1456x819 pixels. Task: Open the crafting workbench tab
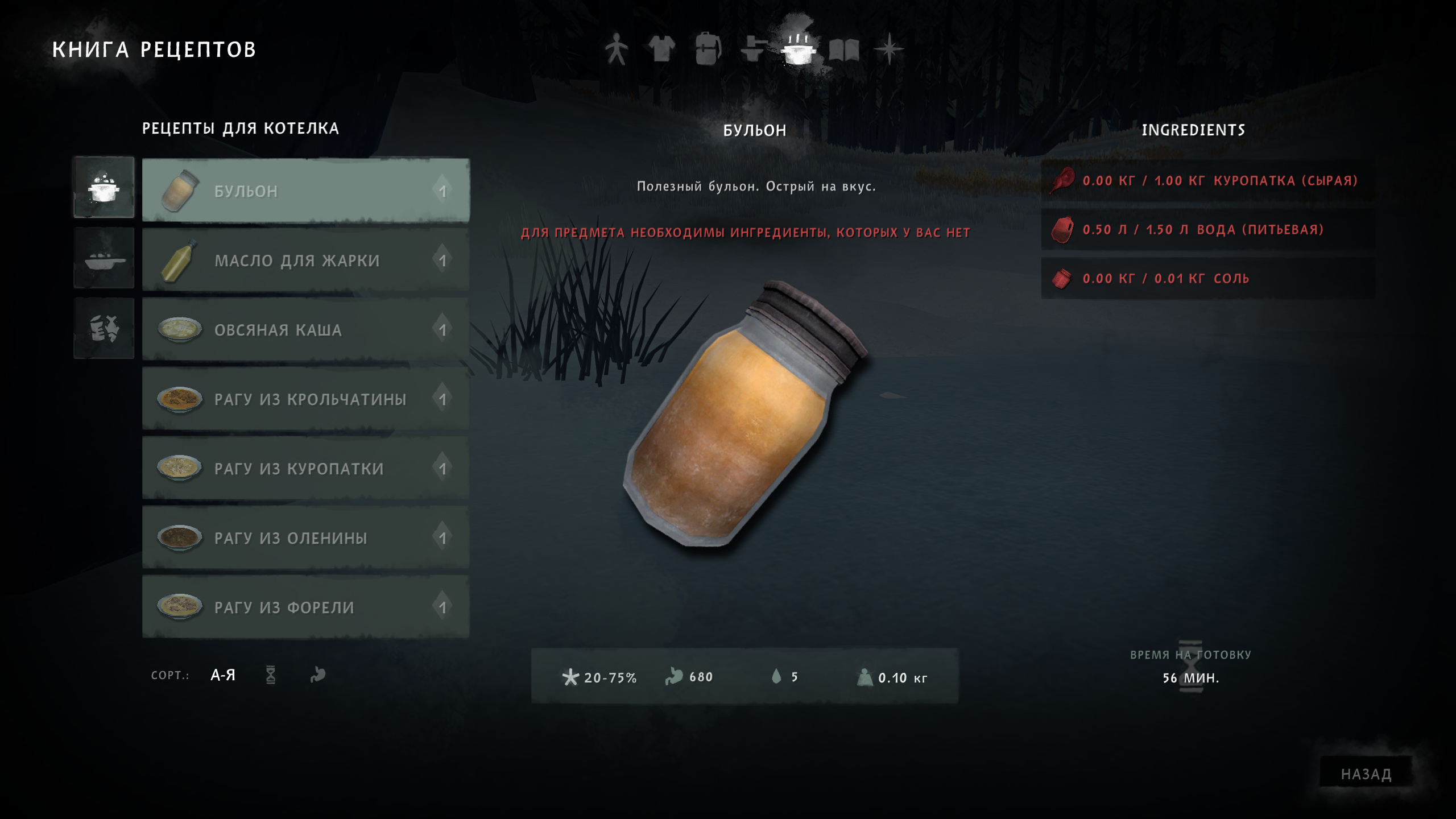tap(753, 49)
